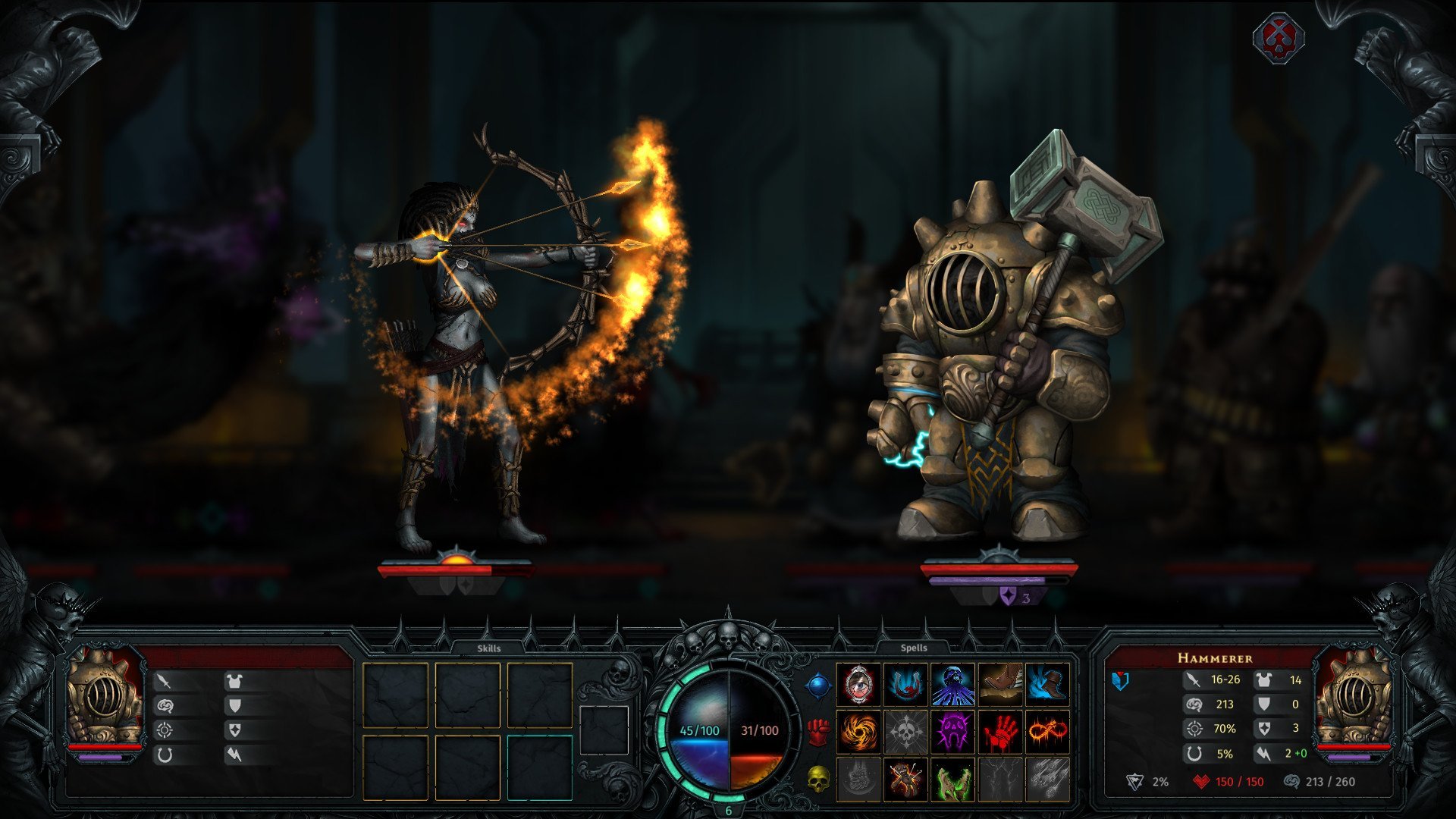Select the voodoo doll spell
The width and height of the screenshot is (1456, 819).
click(x=905, y=779)
